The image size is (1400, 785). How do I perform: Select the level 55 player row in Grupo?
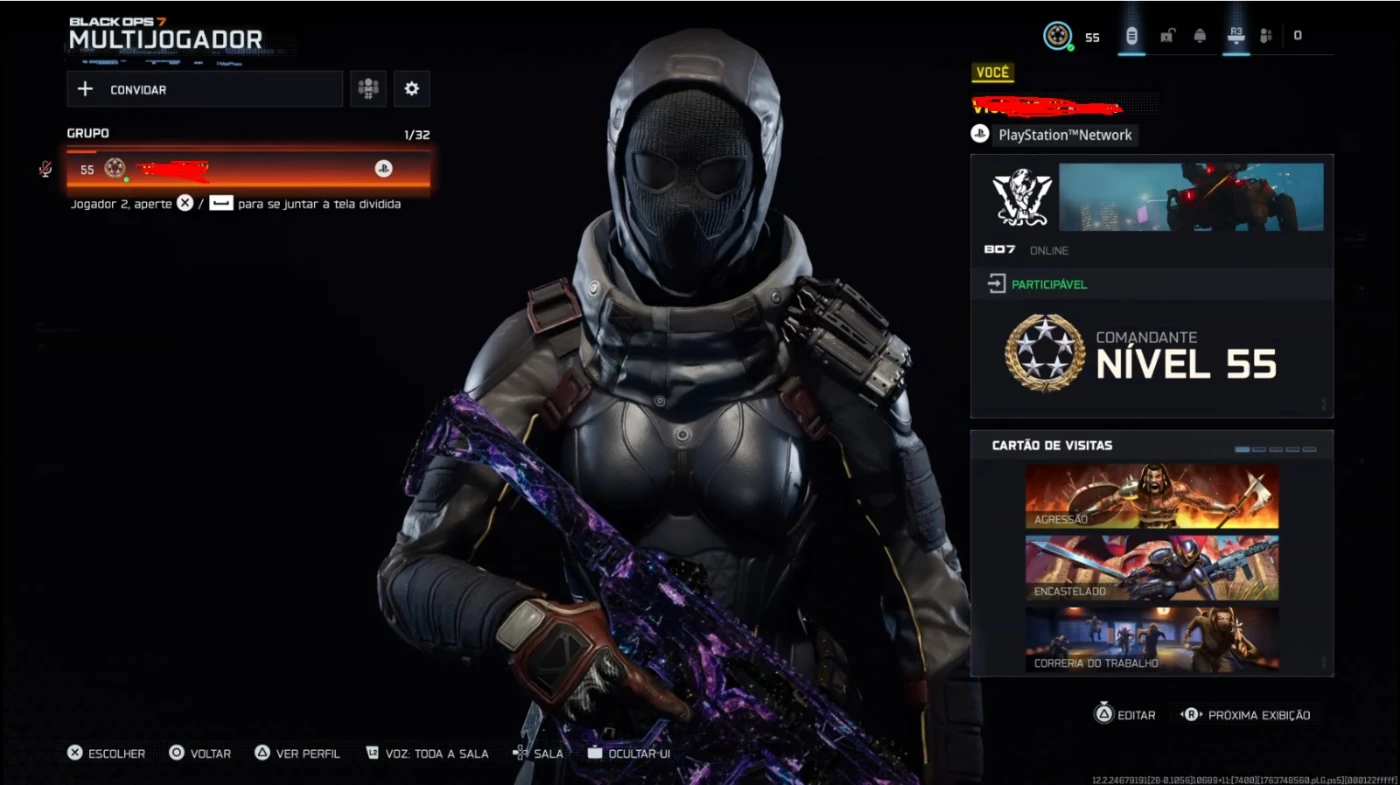point(248,169)
